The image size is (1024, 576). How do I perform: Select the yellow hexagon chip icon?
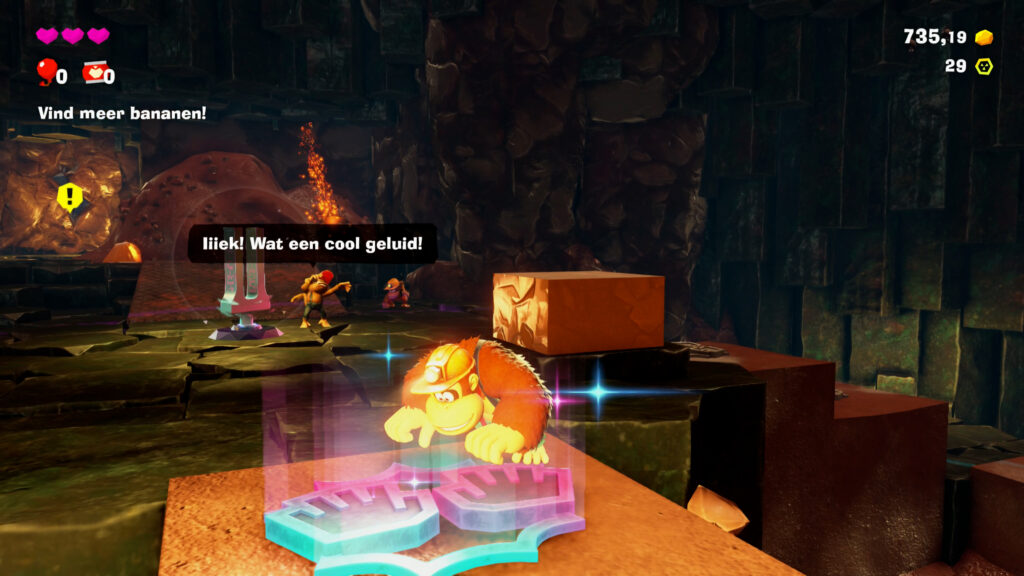(x=984, y=66)
